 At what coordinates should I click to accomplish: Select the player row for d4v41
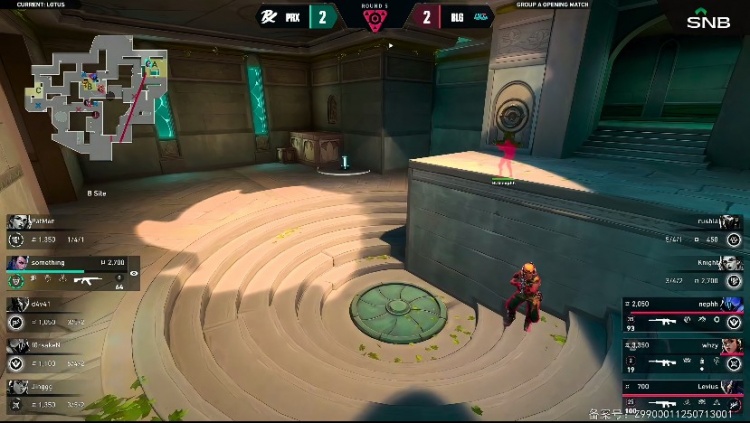[60, 312]
